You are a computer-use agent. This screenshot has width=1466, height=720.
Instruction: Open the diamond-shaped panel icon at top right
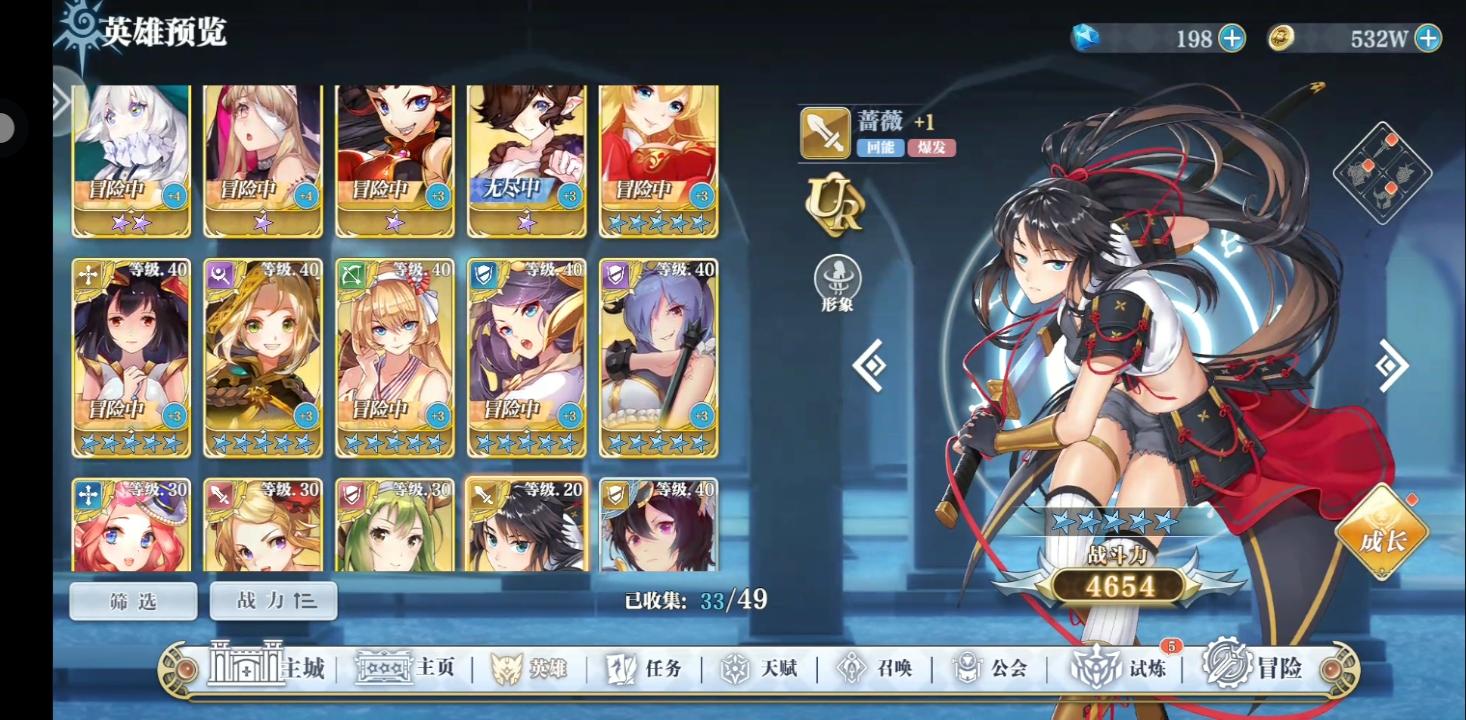coord(1385,170)
